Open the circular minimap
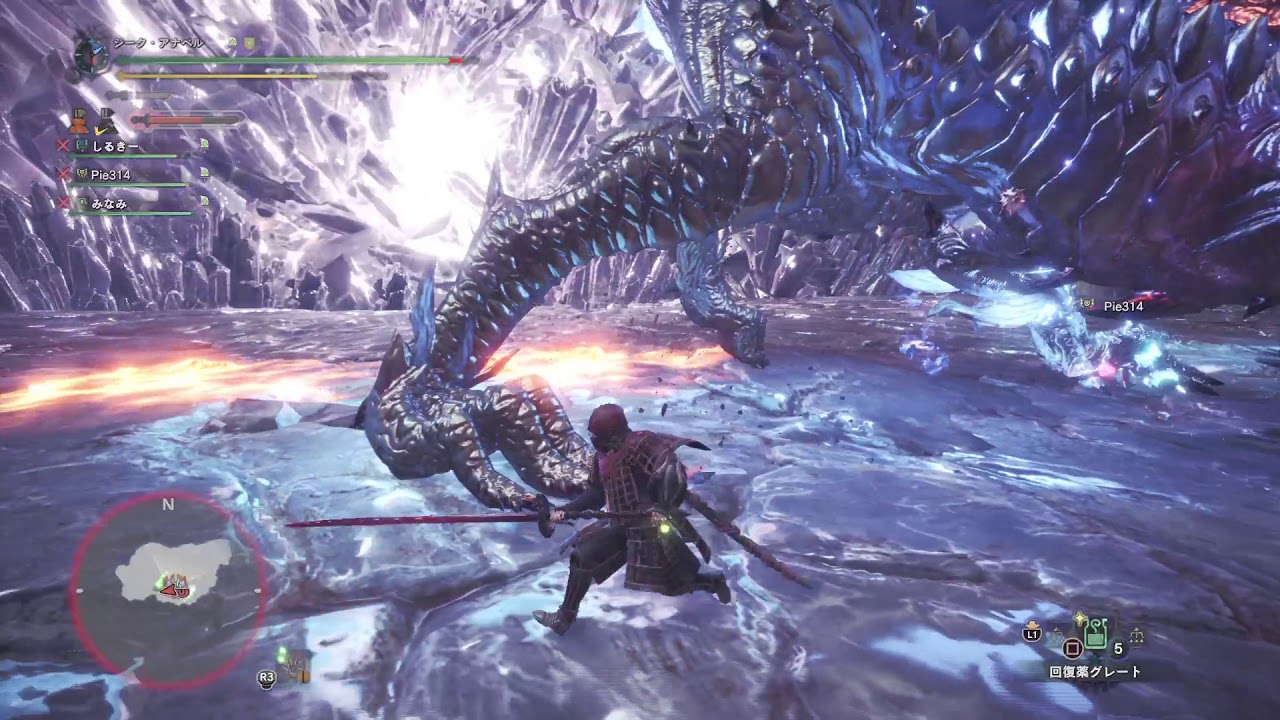The image size is (1280, 720). [168, 590]
